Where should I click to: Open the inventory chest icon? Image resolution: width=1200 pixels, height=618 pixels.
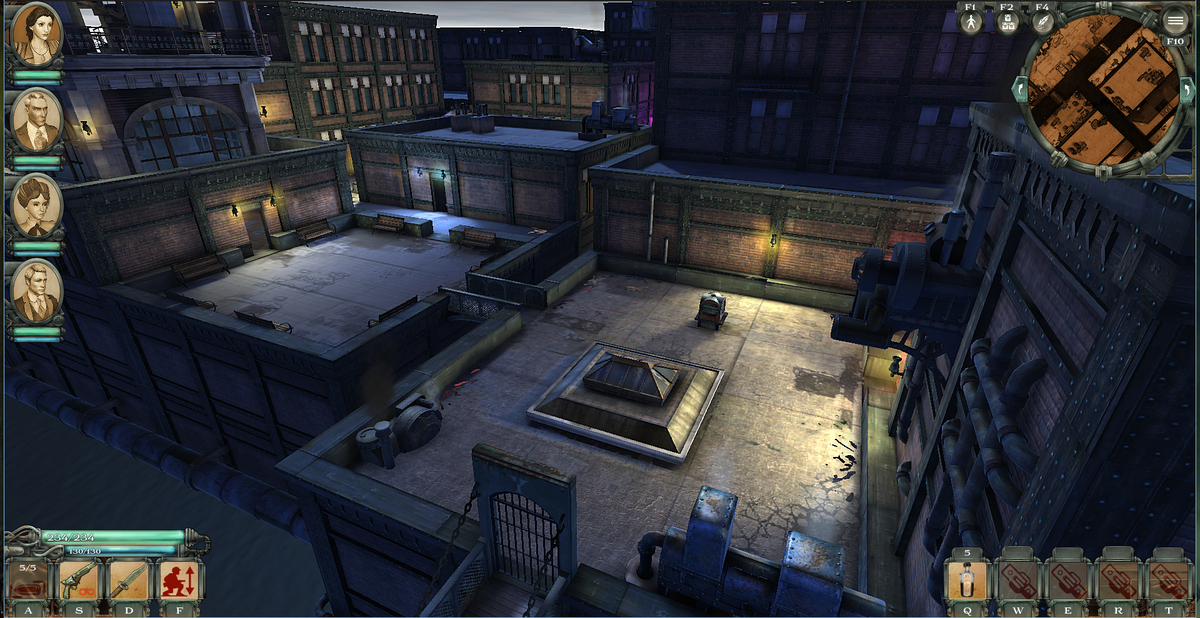(x=1007, y=23)
